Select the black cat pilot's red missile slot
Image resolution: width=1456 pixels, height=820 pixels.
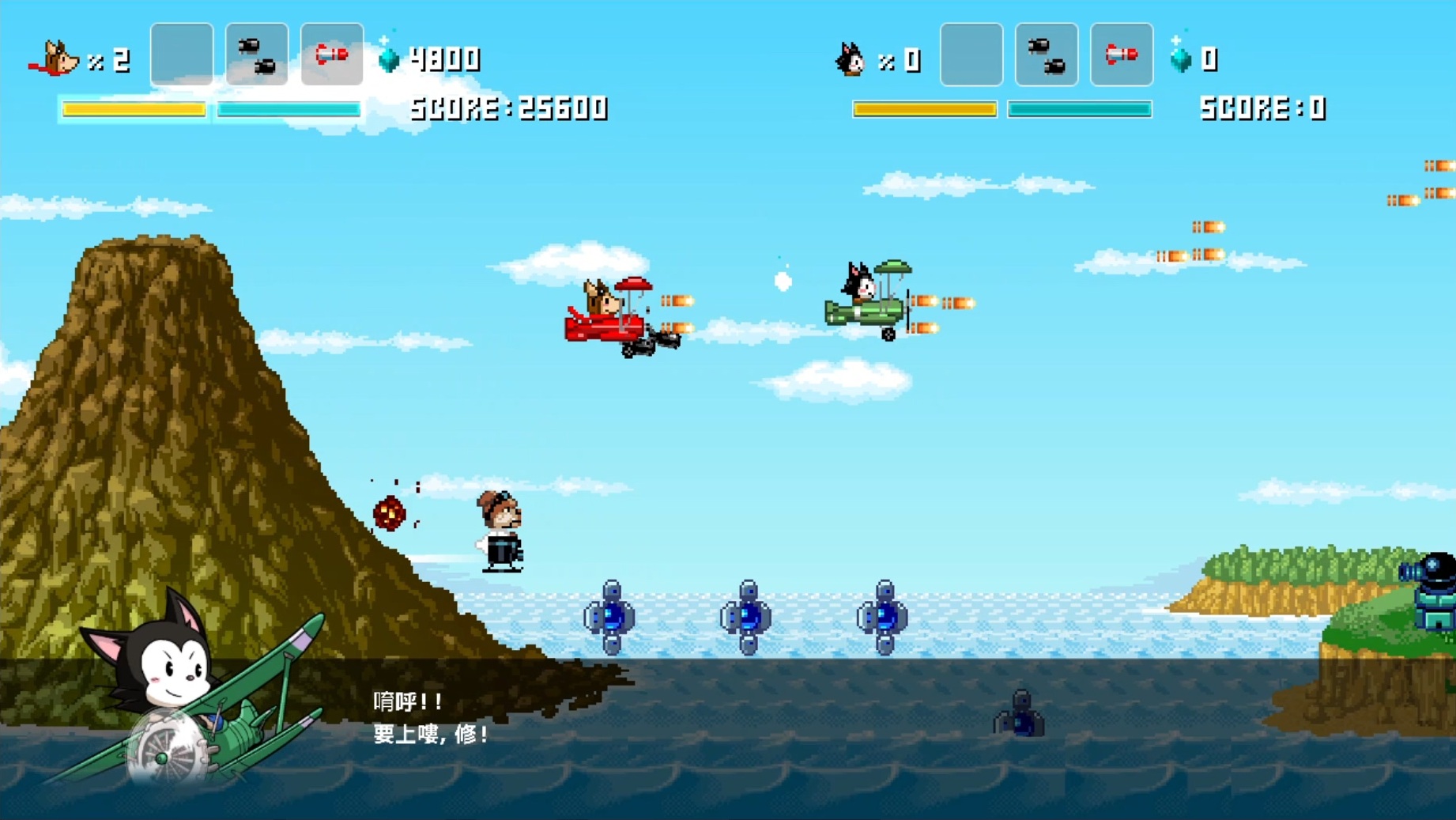click(1122, 55)
